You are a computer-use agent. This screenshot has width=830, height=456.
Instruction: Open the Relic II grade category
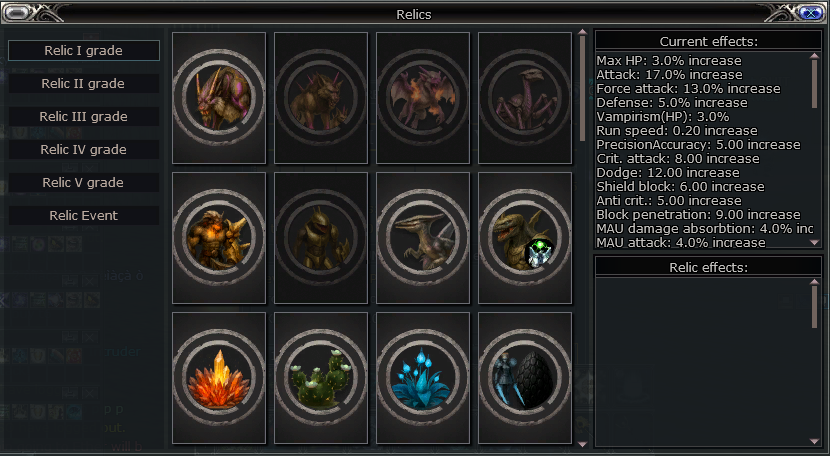tap(84, 84)
